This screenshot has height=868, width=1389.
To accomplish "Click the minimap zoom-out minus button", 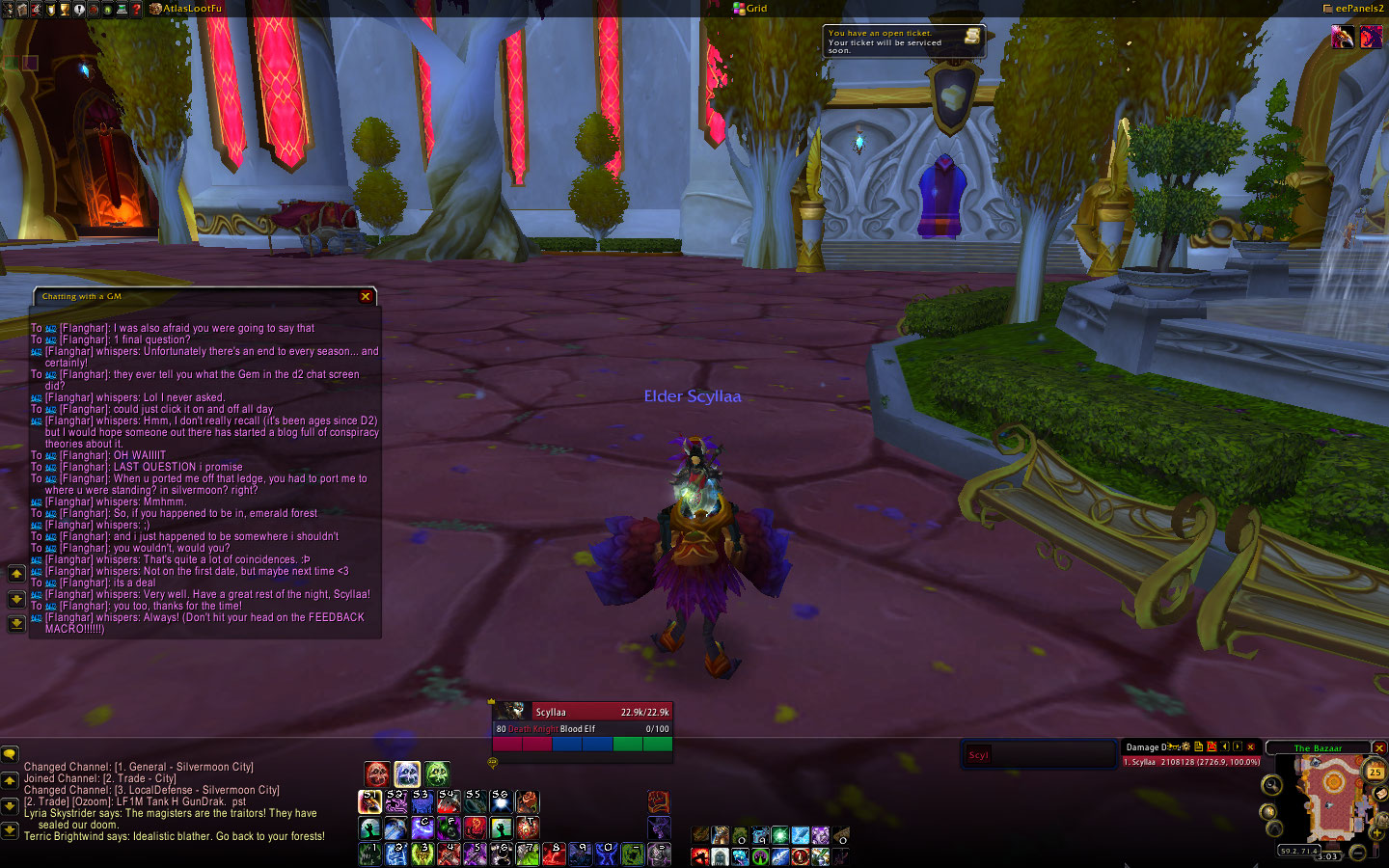I will [1357, 853].
